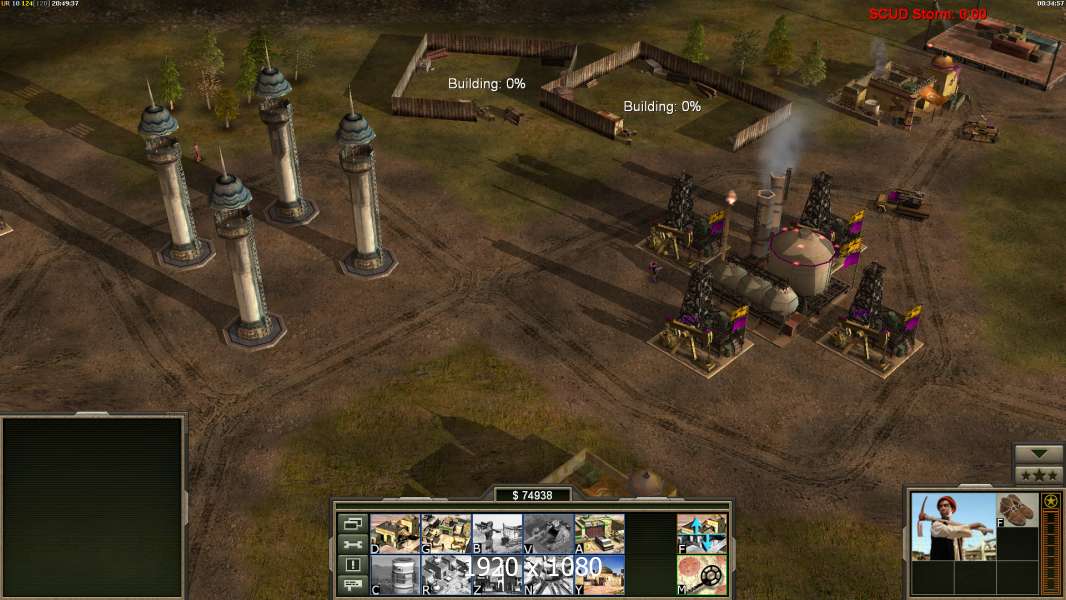Click the build icon labeled N
Viewport: 1066px width, 600px height.
click(548, 575)
